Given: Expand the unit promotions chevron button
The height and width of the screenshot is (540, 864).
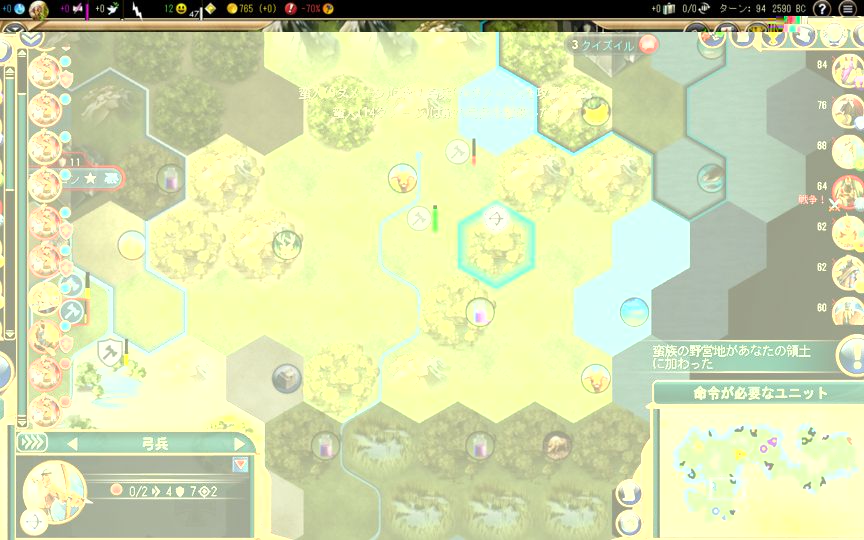Looking at the screenshot, I should [x=32, y=442].
